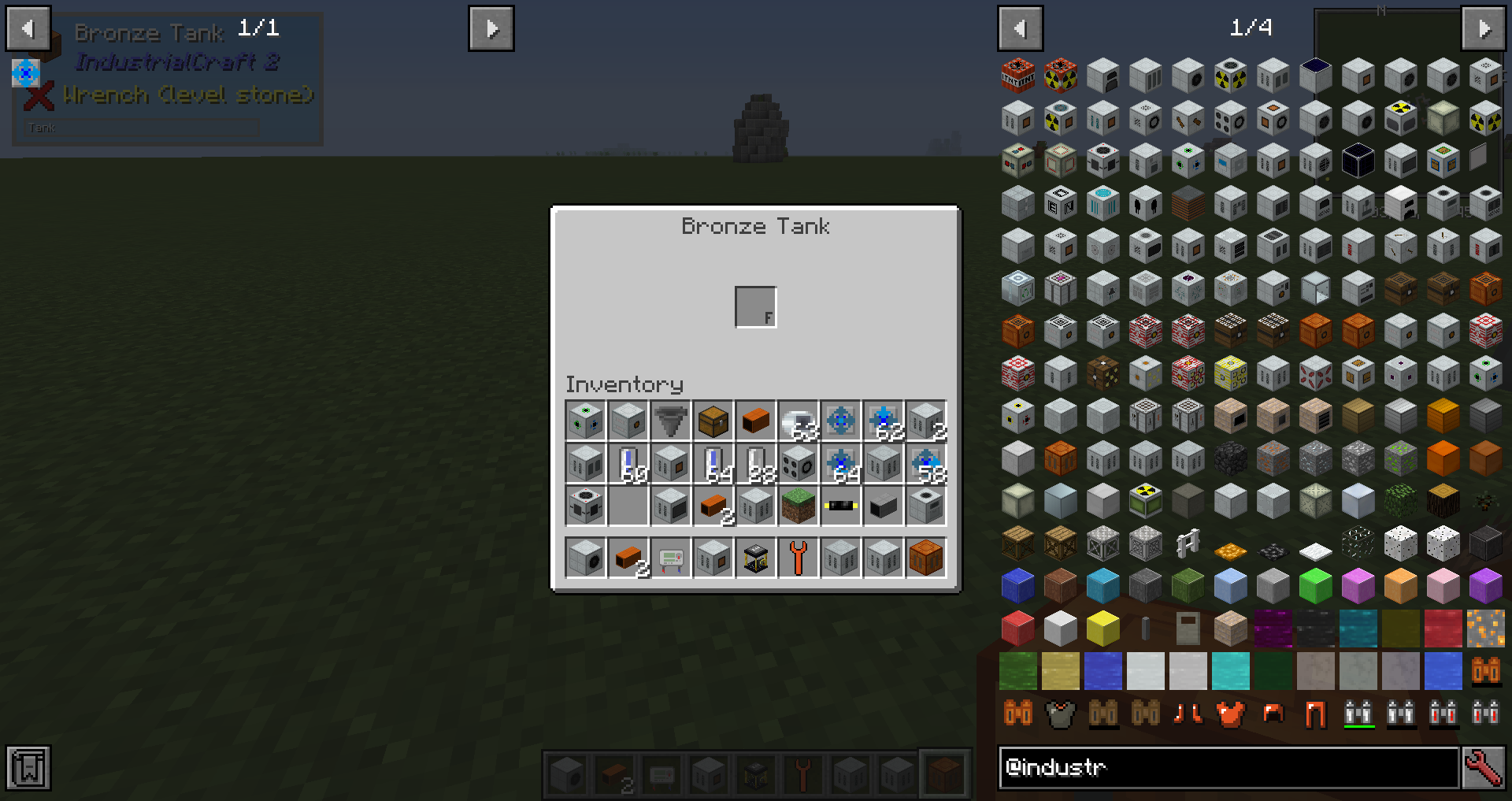This screenshot has width=1512, height=801.
Task: Select the gray hopper inventory item
Action: point(670,421)
